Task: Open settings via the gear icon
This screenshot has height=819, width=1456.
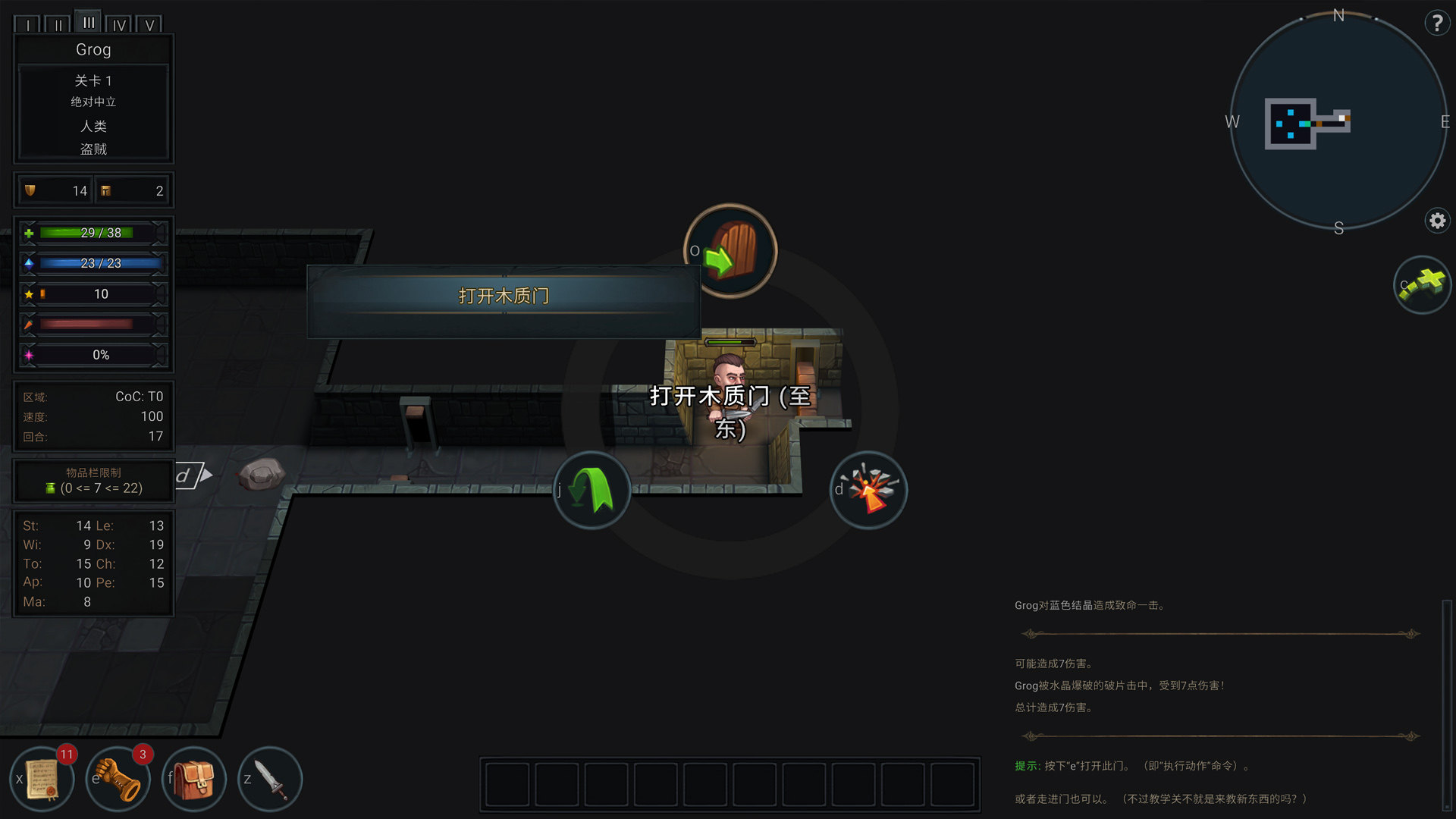Action: [x=1436, y=221]
